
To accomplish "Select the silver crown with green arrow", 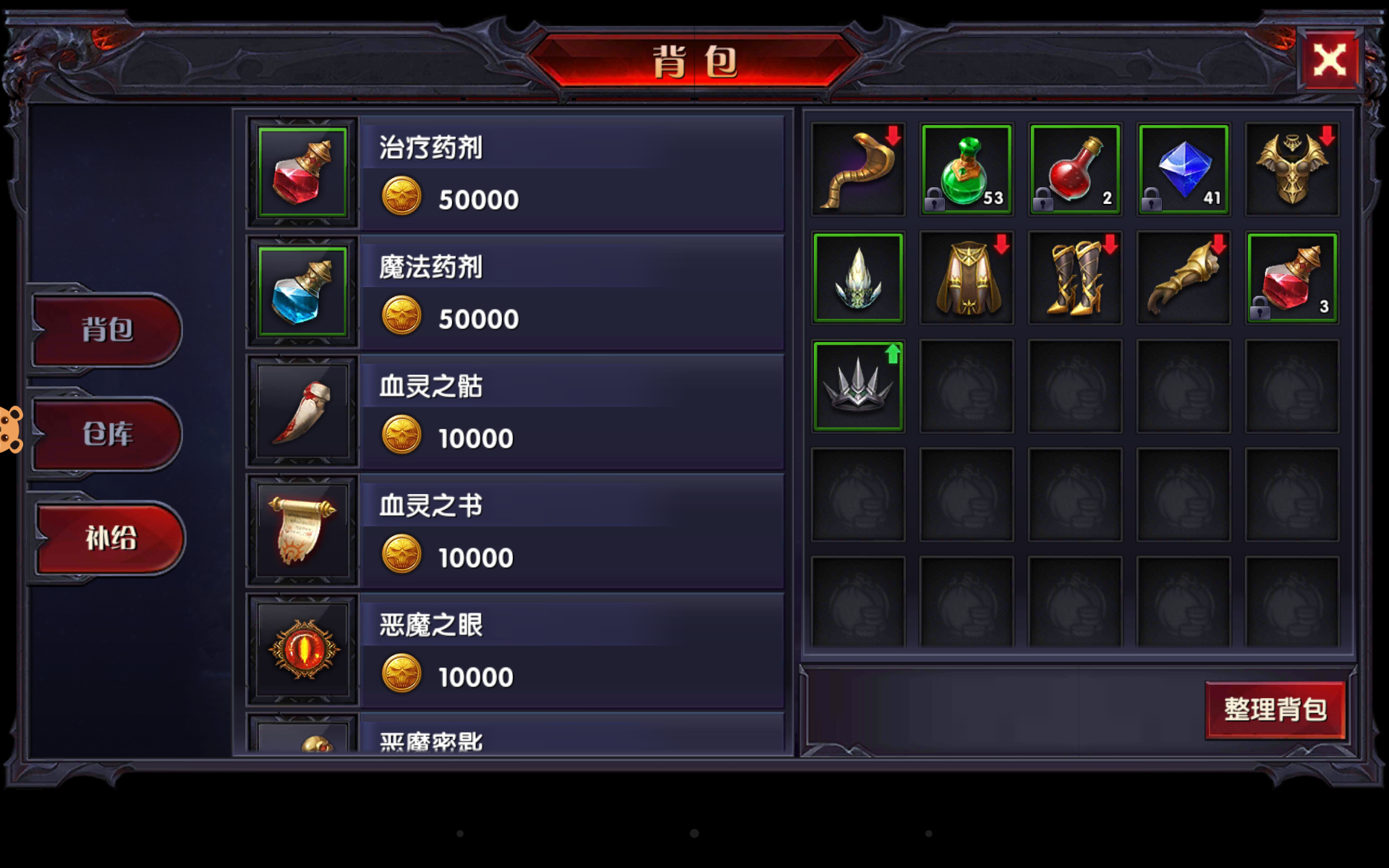I will tap(858, 386).
